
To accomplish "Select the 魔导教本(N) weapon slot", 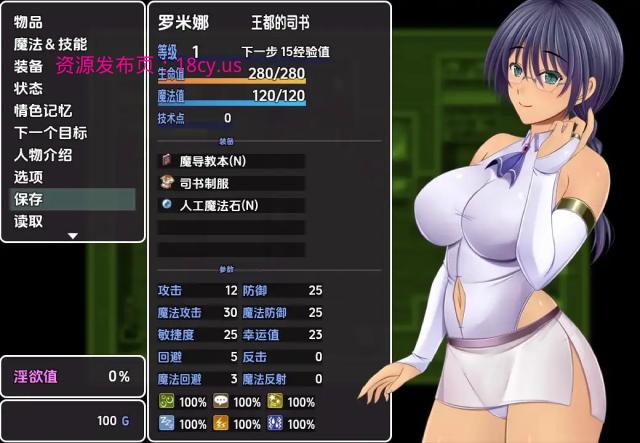I will tap(231, 160).
